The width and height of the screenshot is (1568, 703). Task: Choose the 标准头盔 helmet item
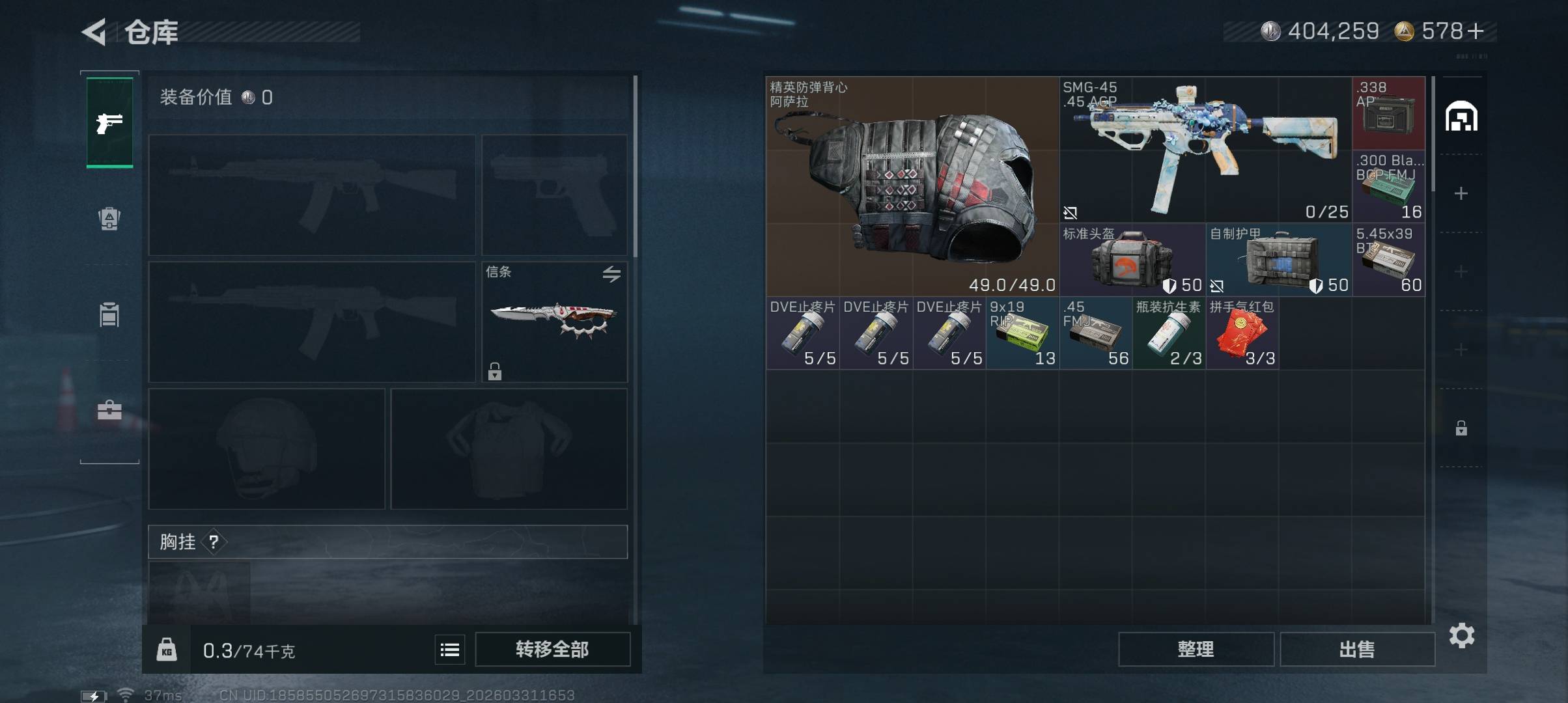click(1132, 260)
